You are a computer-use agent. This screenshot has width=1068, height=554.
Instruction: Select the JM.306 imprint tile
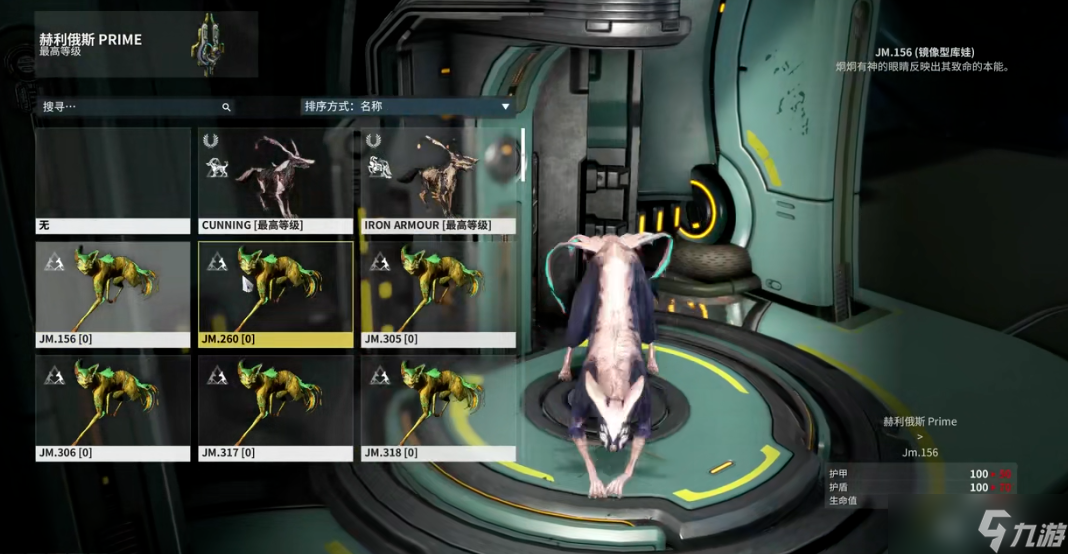pos(113,408)
